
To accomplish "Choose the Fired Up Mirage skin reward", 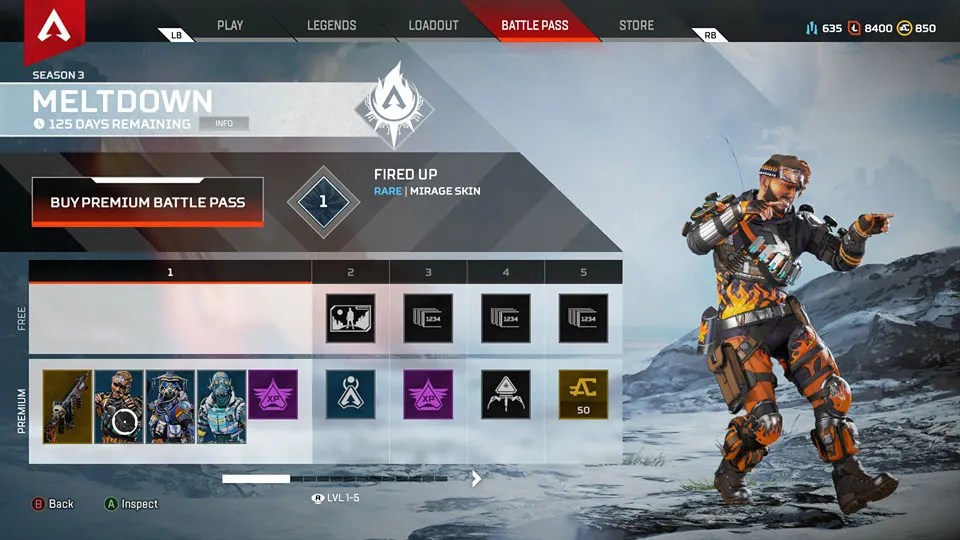I will (119, 406).
